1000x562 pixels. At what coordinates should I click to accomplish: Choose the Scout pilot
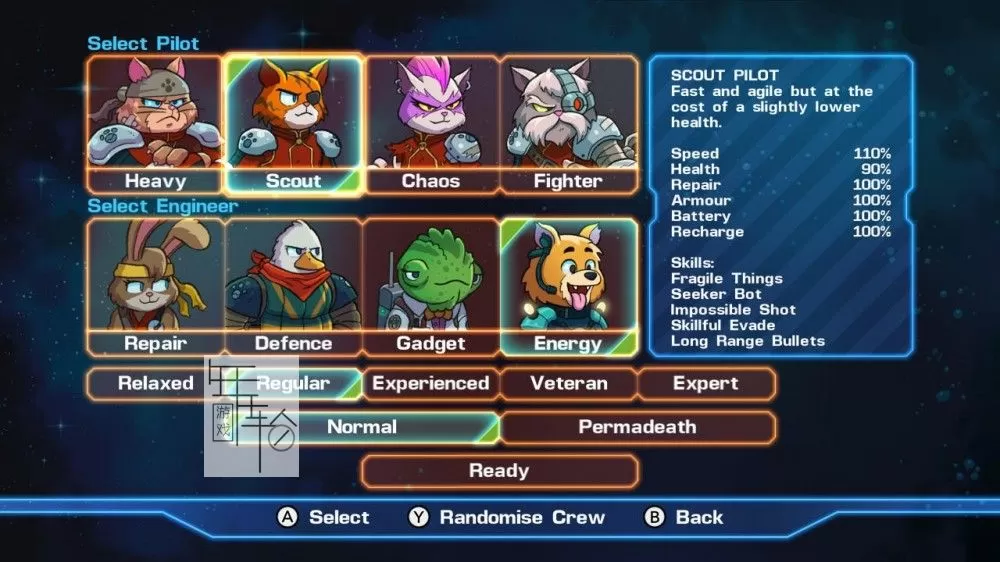tap(293, 125)
